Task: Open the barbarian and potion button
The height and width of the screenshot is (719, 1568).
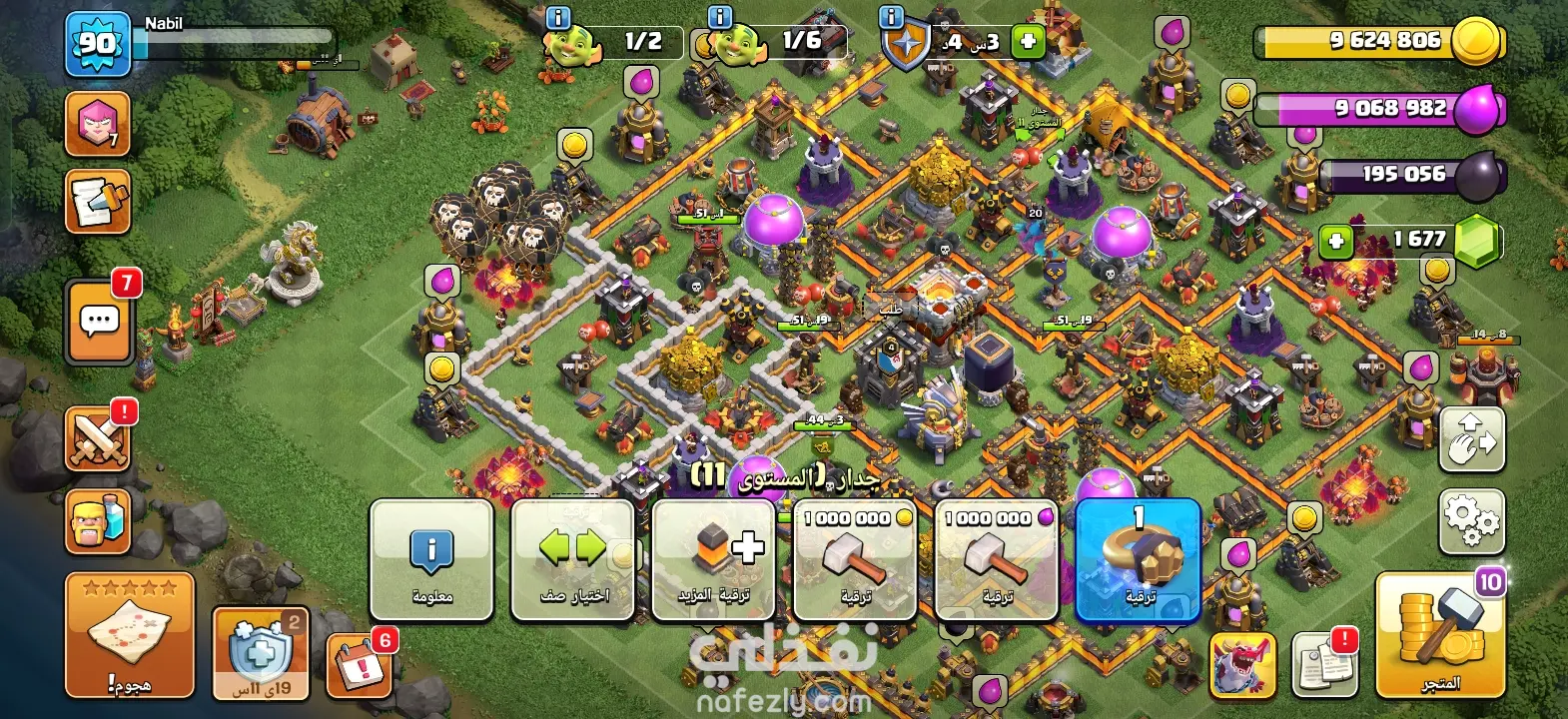Action: [98, 521]
